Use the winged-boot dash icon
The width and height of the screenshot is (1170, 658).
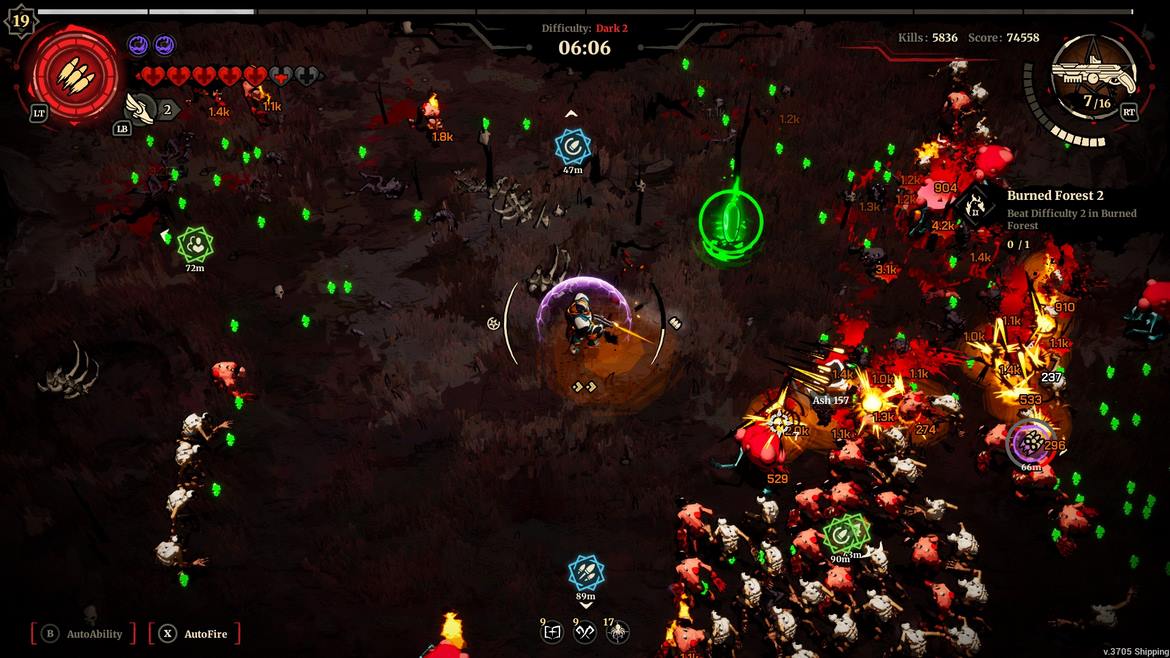(141, 108)
